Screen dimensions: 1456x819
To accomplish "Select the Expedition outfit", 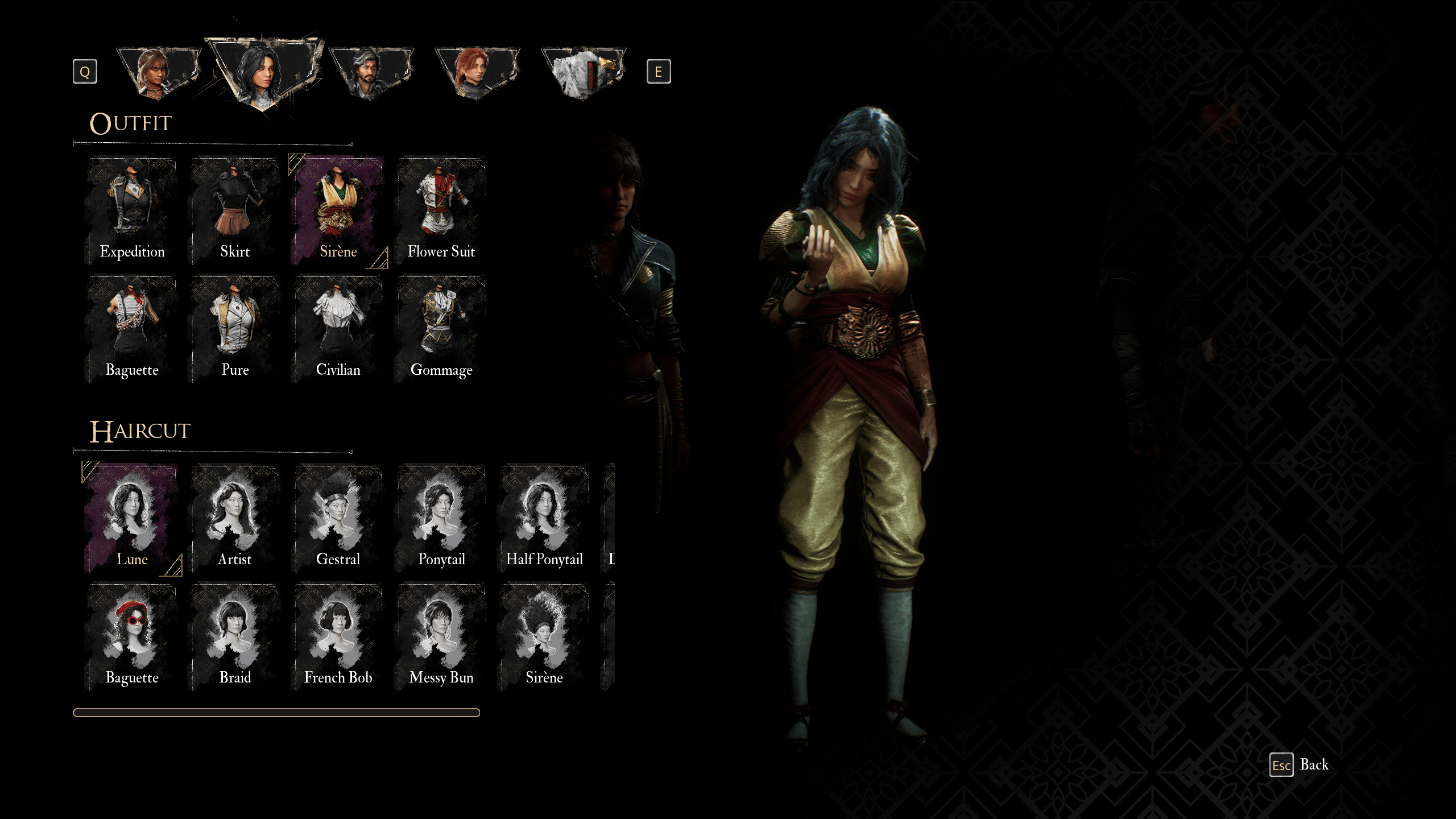I will pos(132,212).
